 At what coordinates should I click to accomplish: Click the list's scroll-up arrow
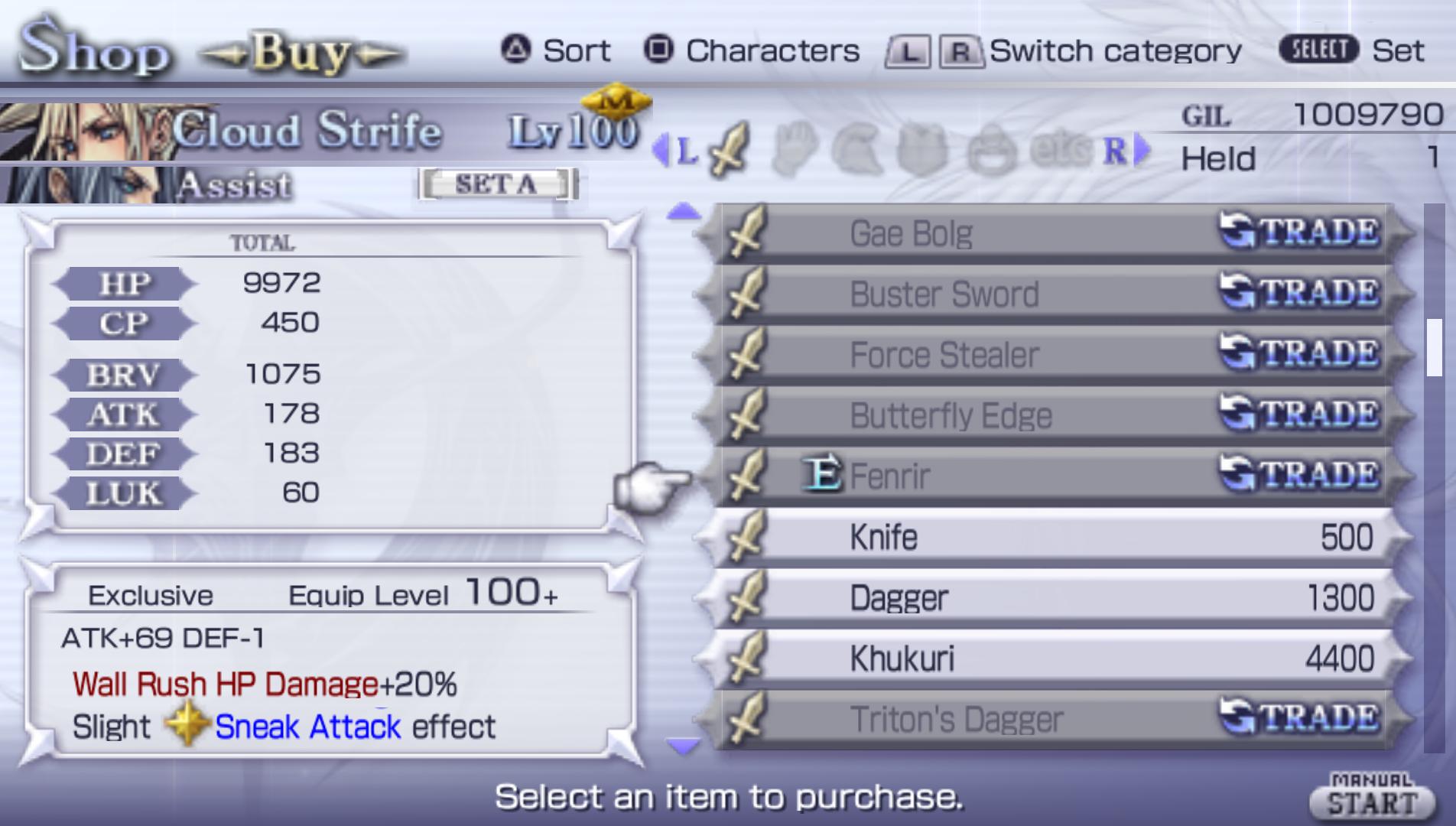pos(683,212)
